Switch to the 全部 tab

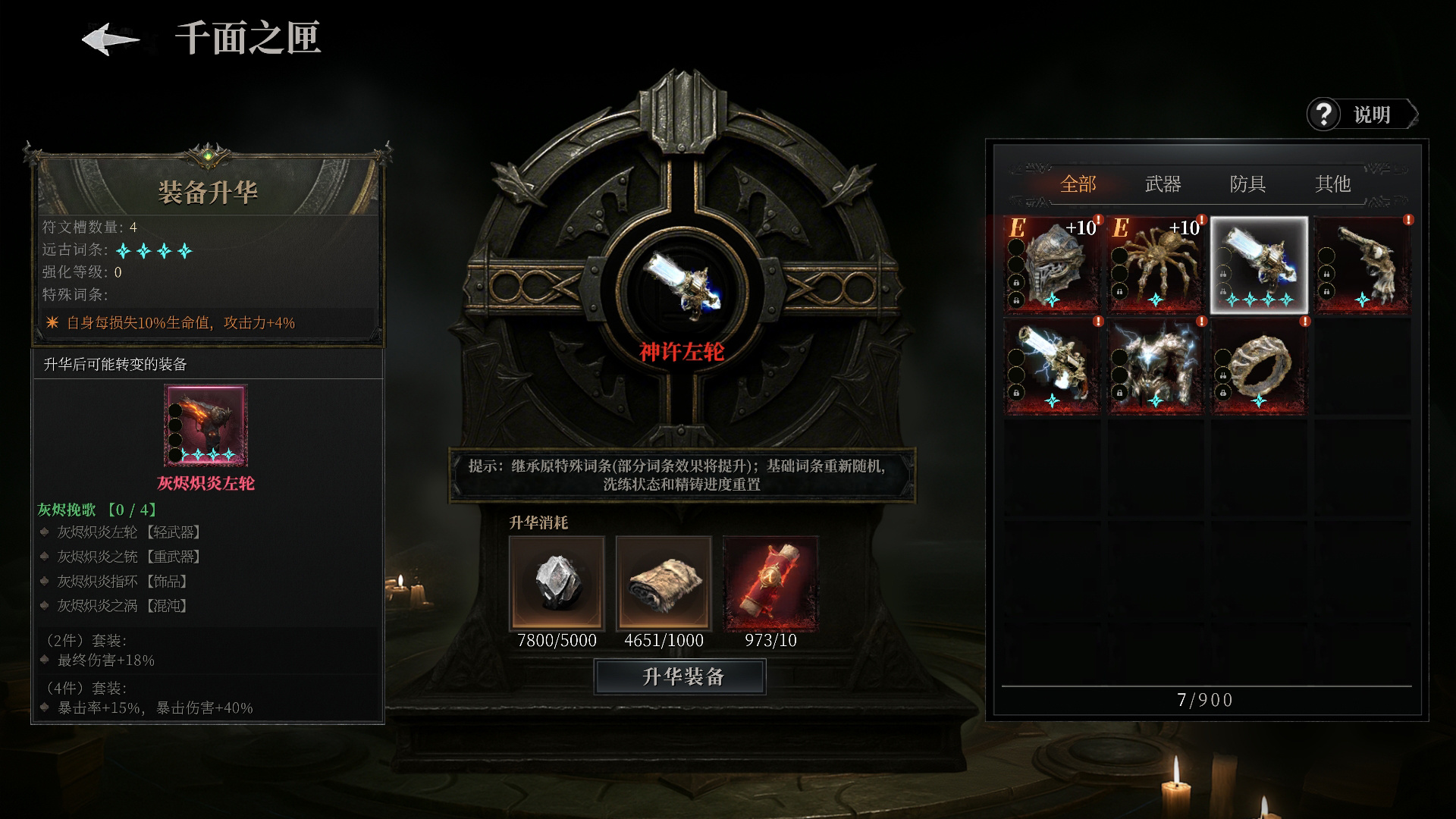[1078, 184]
